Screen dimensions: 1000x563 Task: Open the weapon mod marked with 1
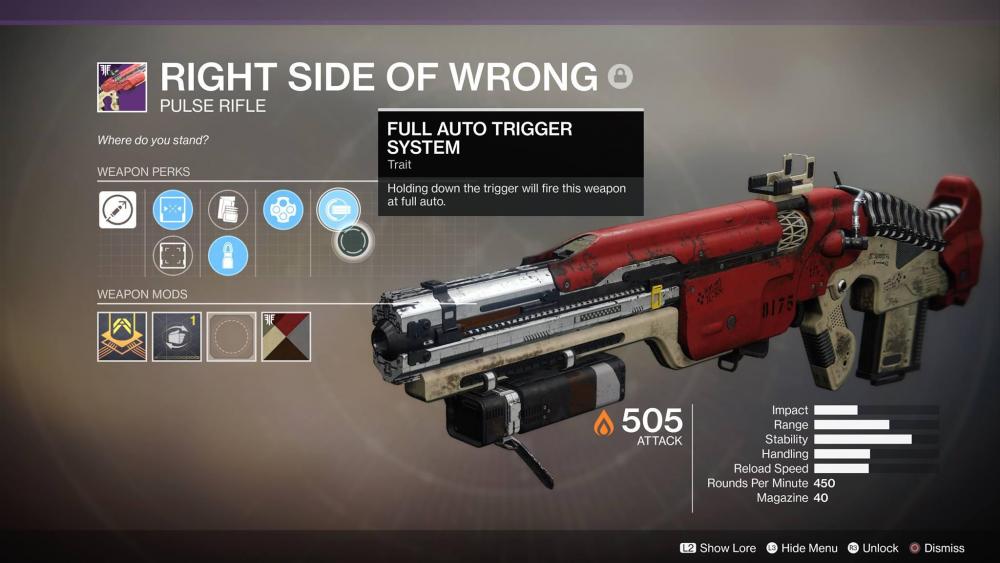(x=176, y=337)
